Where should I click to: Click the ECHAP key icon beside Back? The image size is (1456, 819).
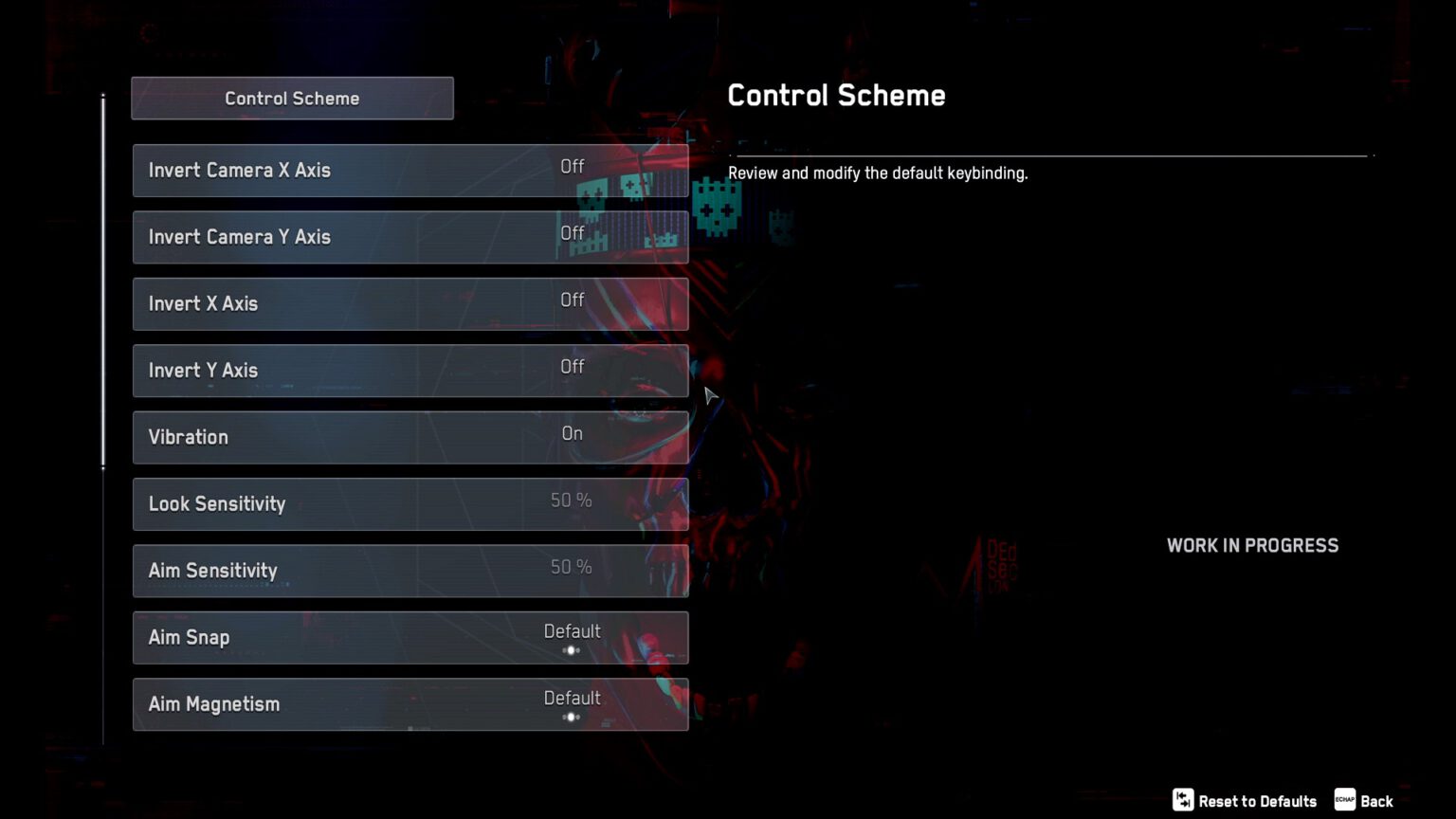tap(1343, 800)
